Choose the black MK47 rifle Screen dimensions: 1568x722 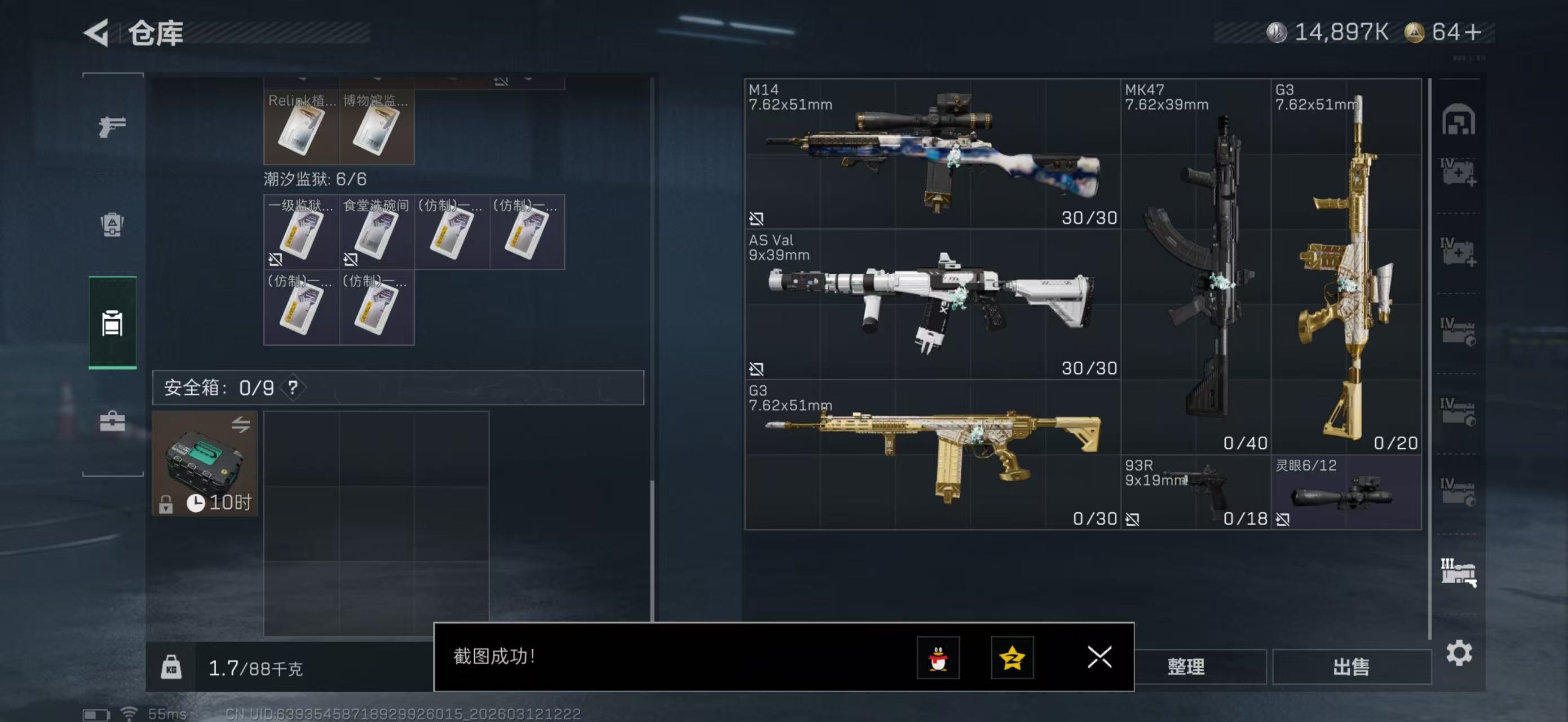pos(1195,267)
